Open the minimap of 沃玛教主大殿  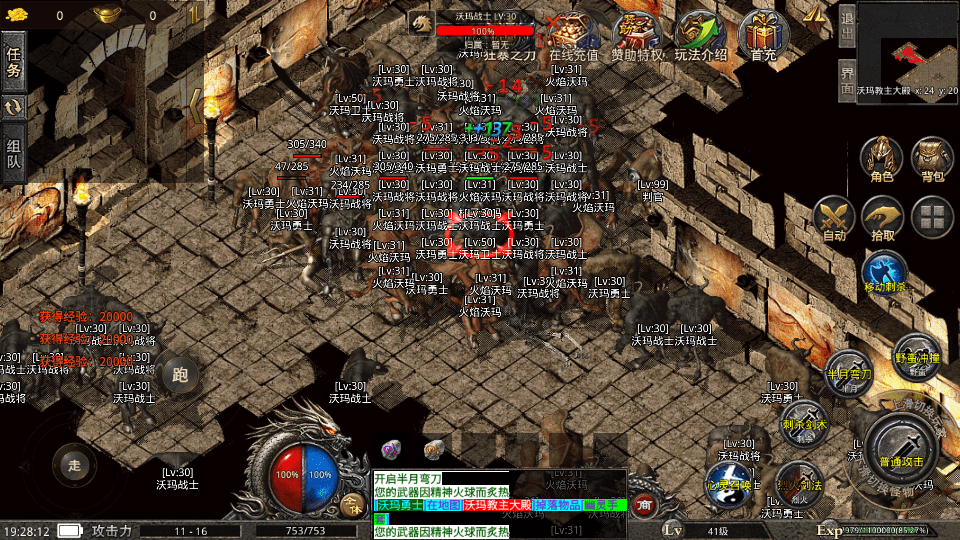(x=907, y=48)
